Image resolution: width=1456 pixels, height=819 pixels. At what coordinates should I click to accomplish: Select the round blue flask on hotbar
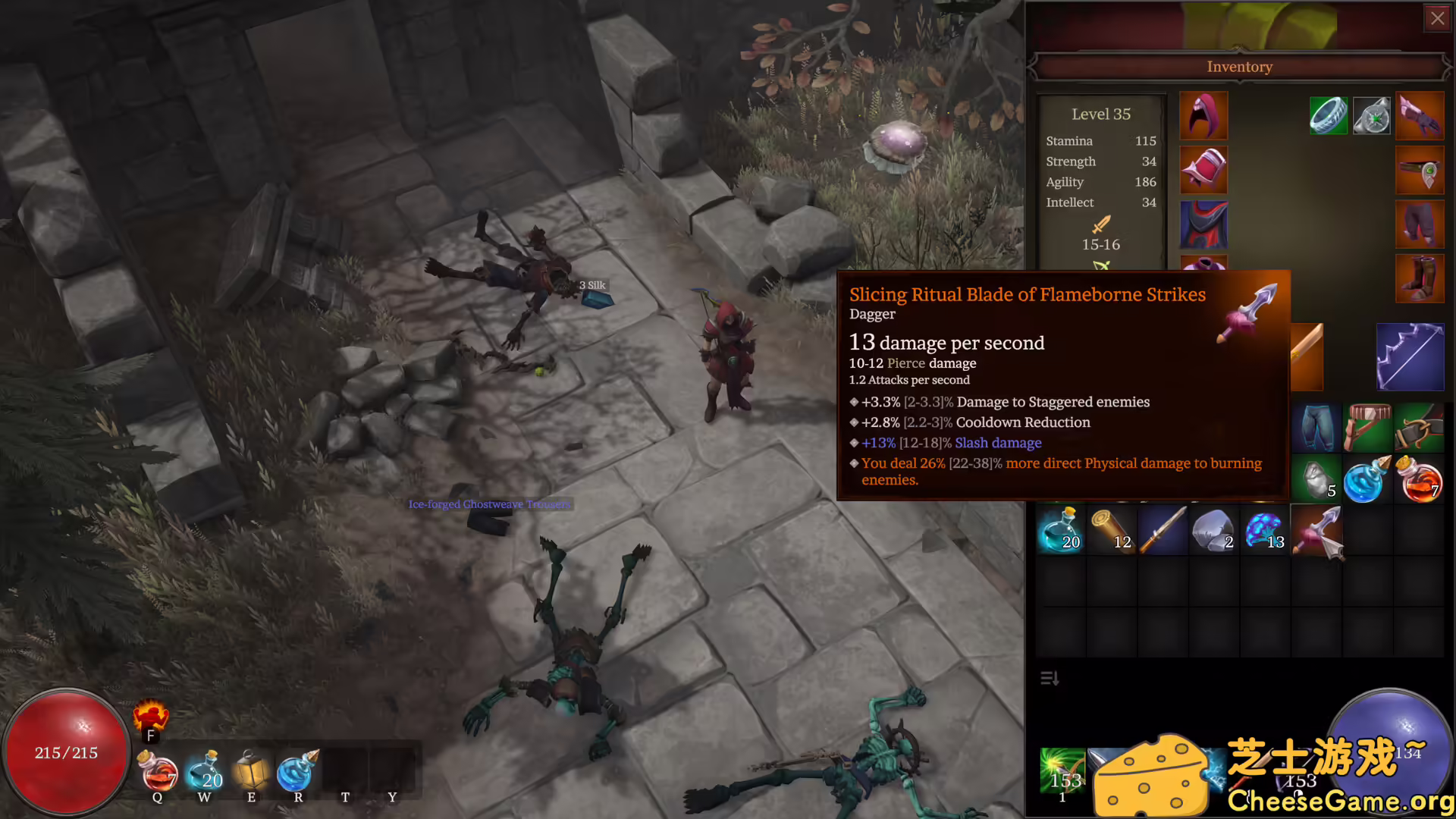tap(297, 772)
